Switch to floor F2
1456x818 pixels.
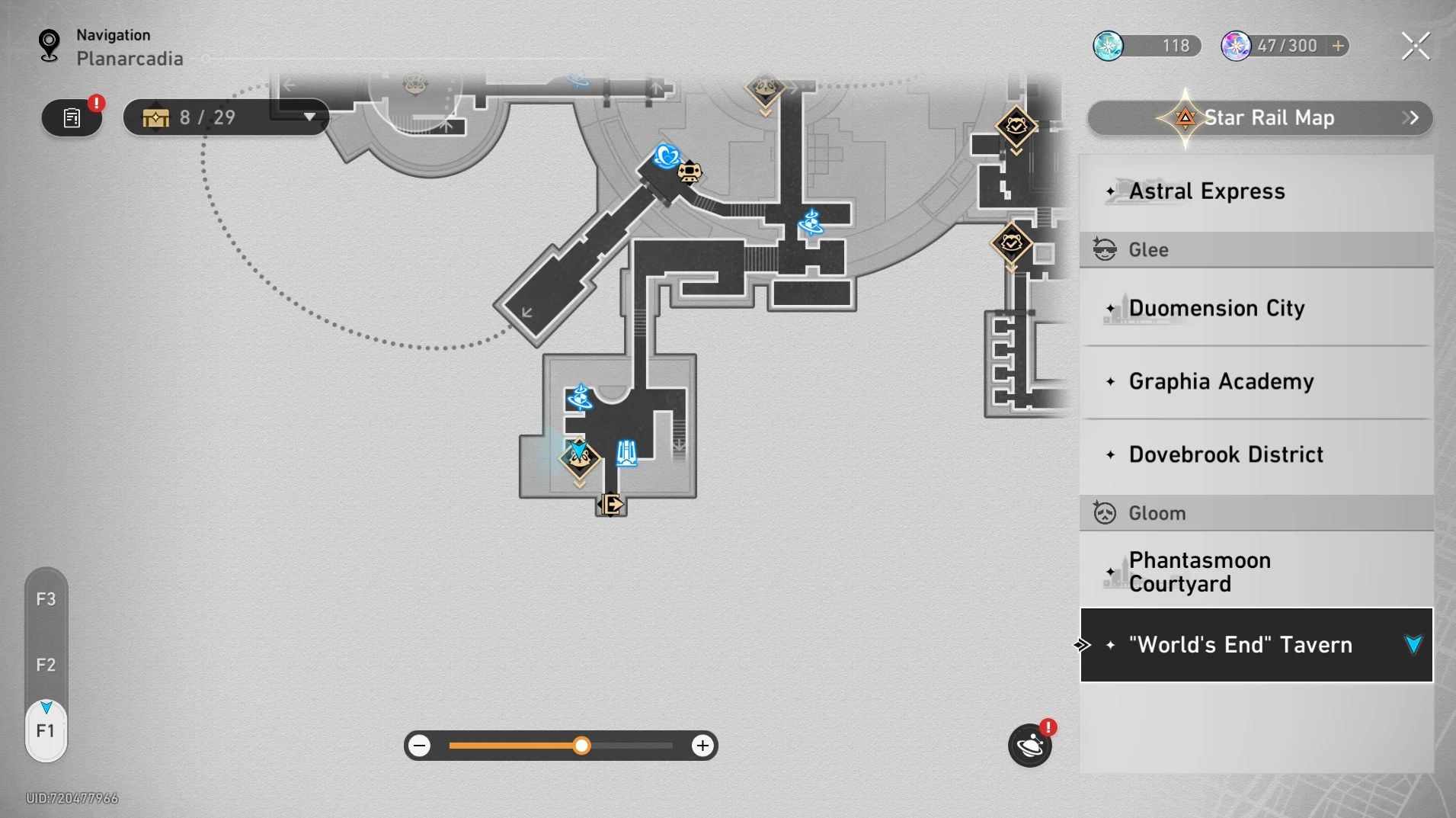click(x=46, y=665)
